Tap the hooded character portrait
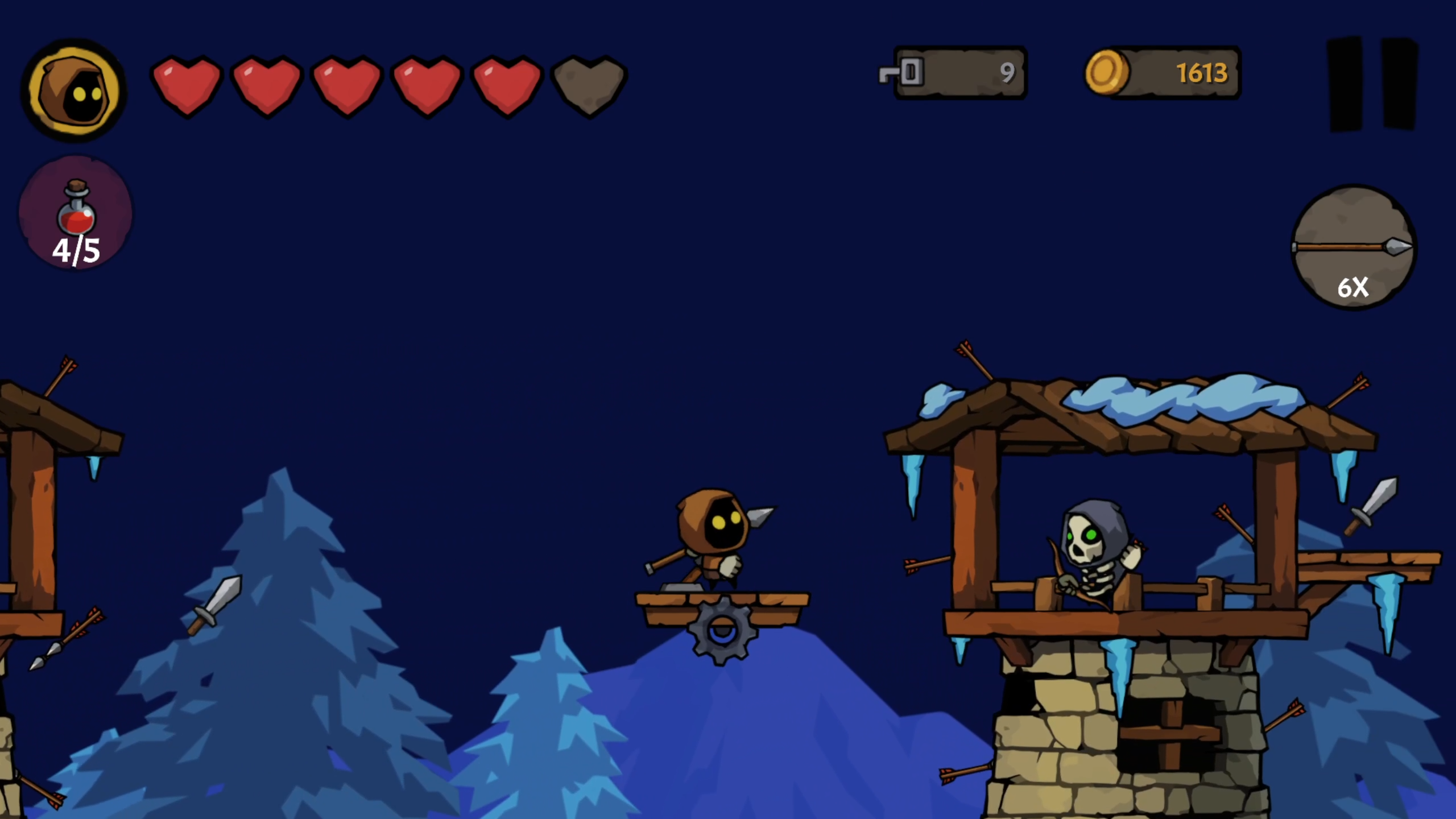1456x819 pixels. pyautogui.click(x=74, y=91)
